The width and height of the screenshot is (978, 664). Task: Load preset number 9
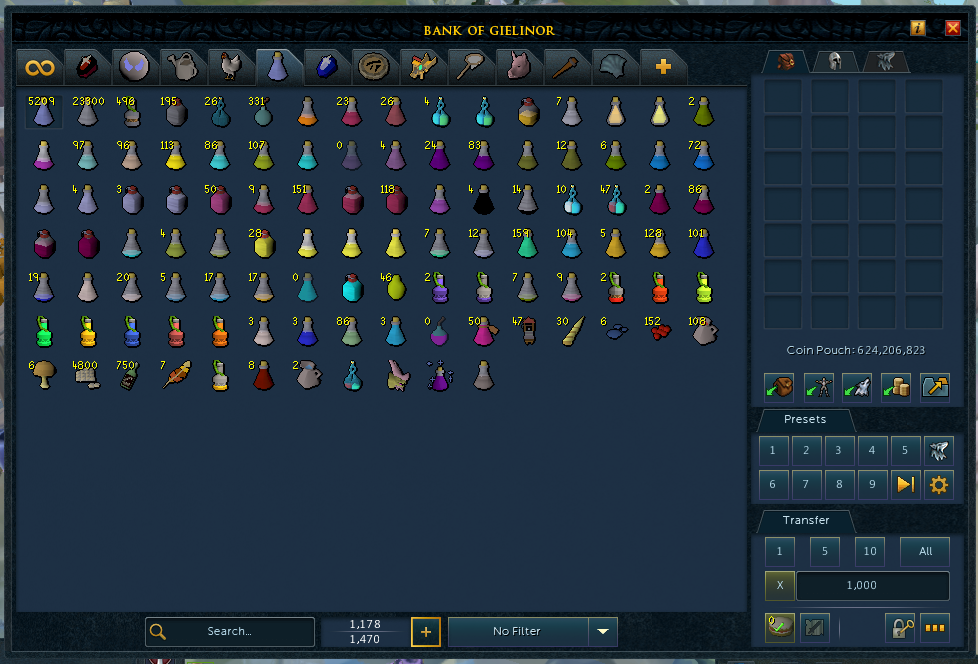(872, 485)
